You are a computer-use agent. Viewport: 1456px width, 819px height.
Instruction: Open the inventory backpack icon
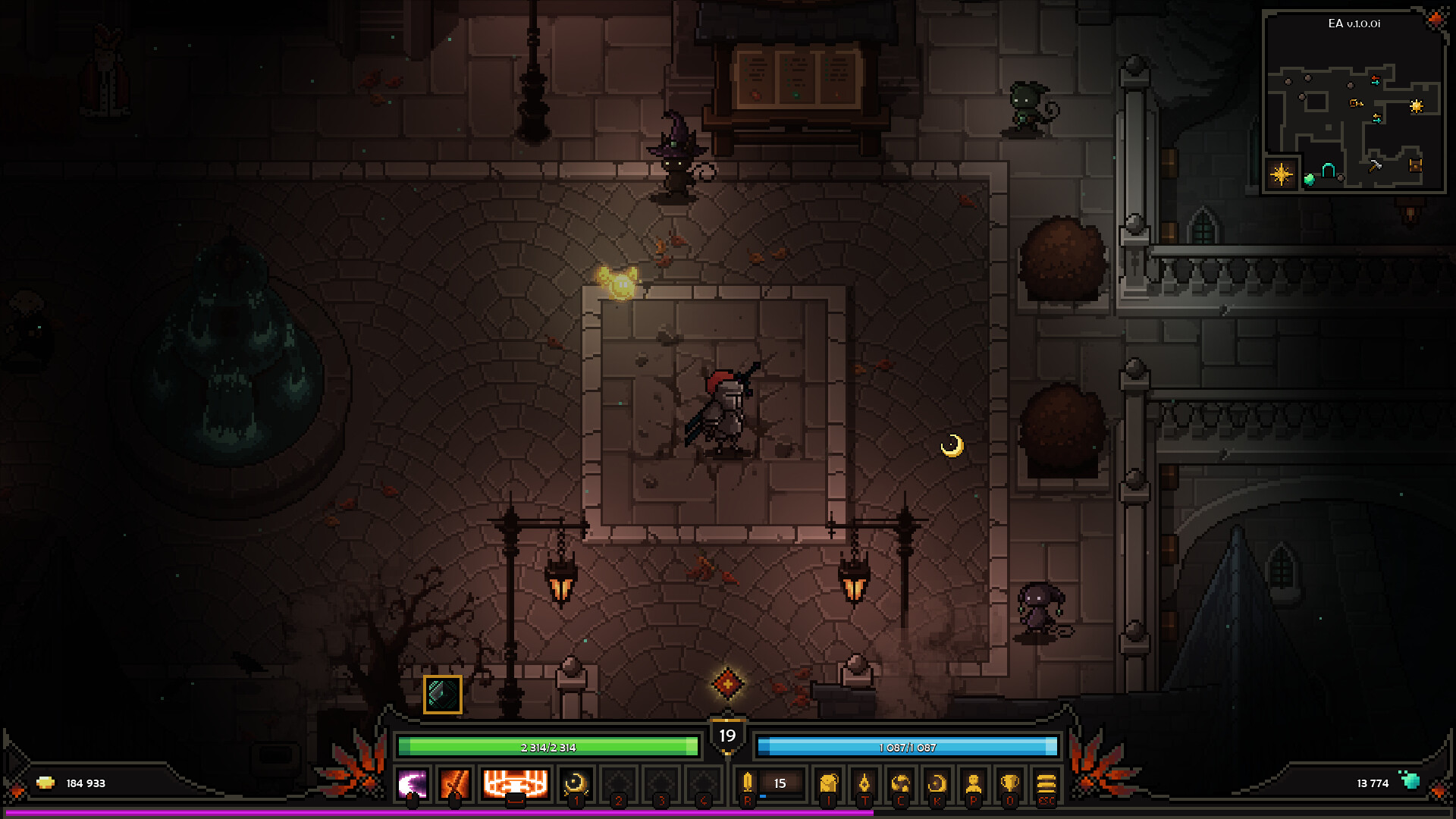point(828,784)
